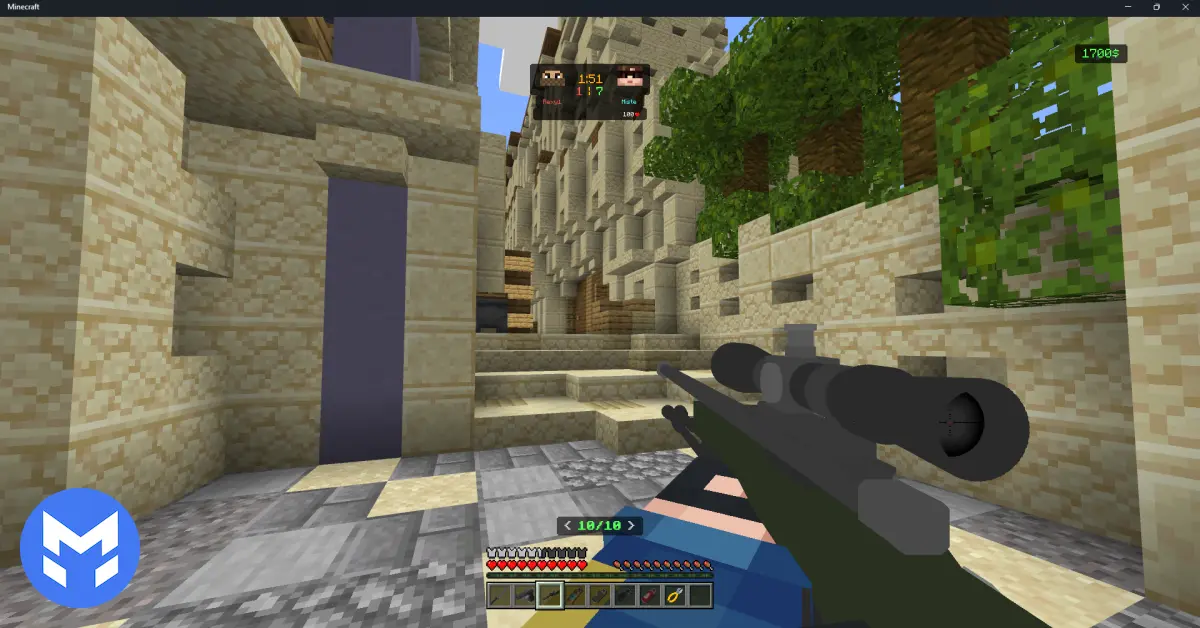Choose the red grenade canister slot

click(x=649, y=596)
